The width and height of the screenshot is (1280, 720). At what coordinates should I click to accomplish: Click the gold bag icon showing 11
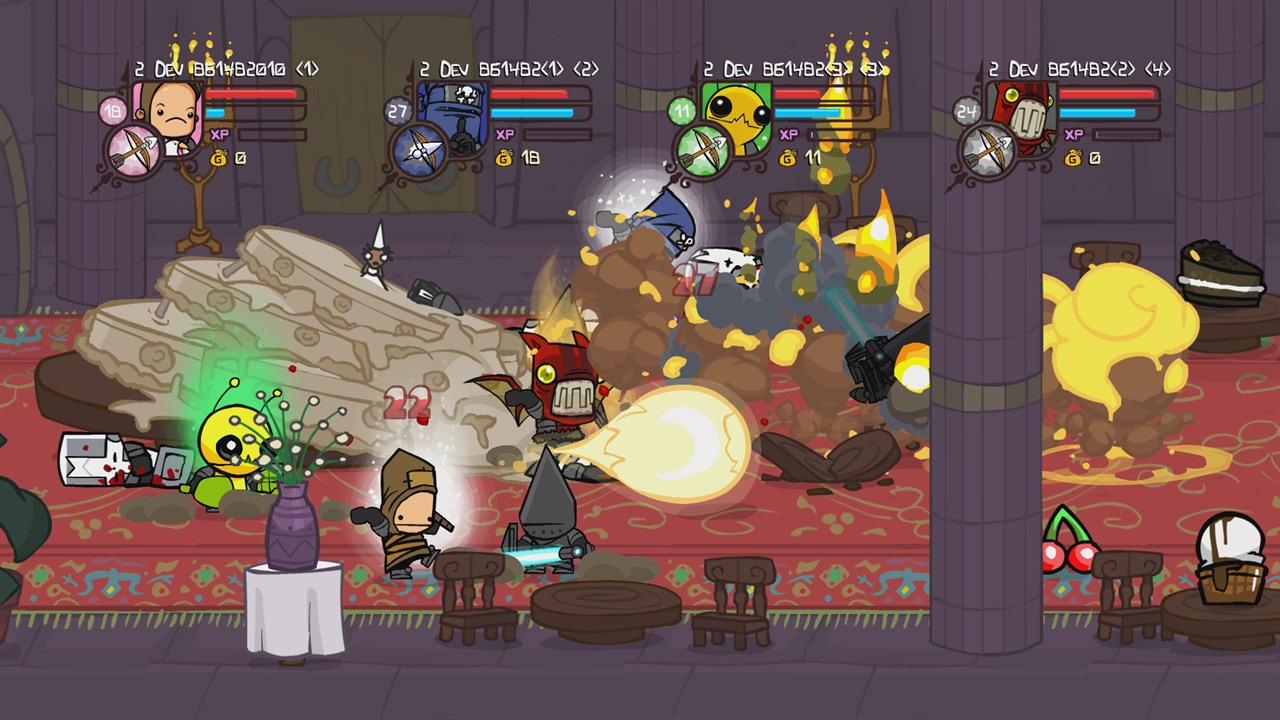click(x=788, y=158)
